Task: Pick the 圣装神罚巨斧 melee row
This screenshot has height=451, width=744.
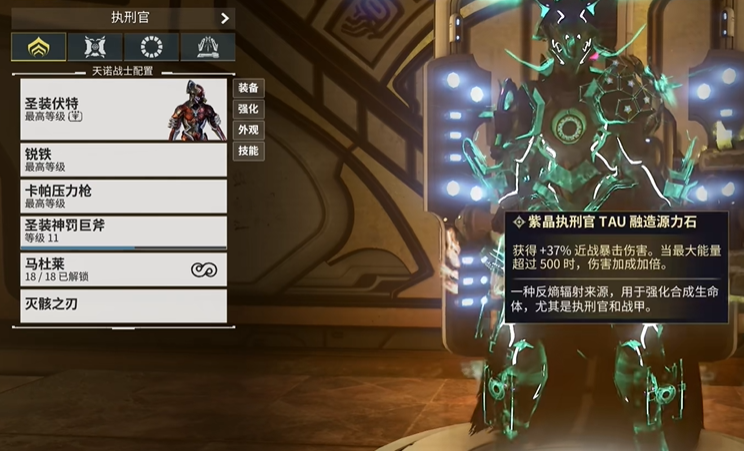Action: (123, 232)
